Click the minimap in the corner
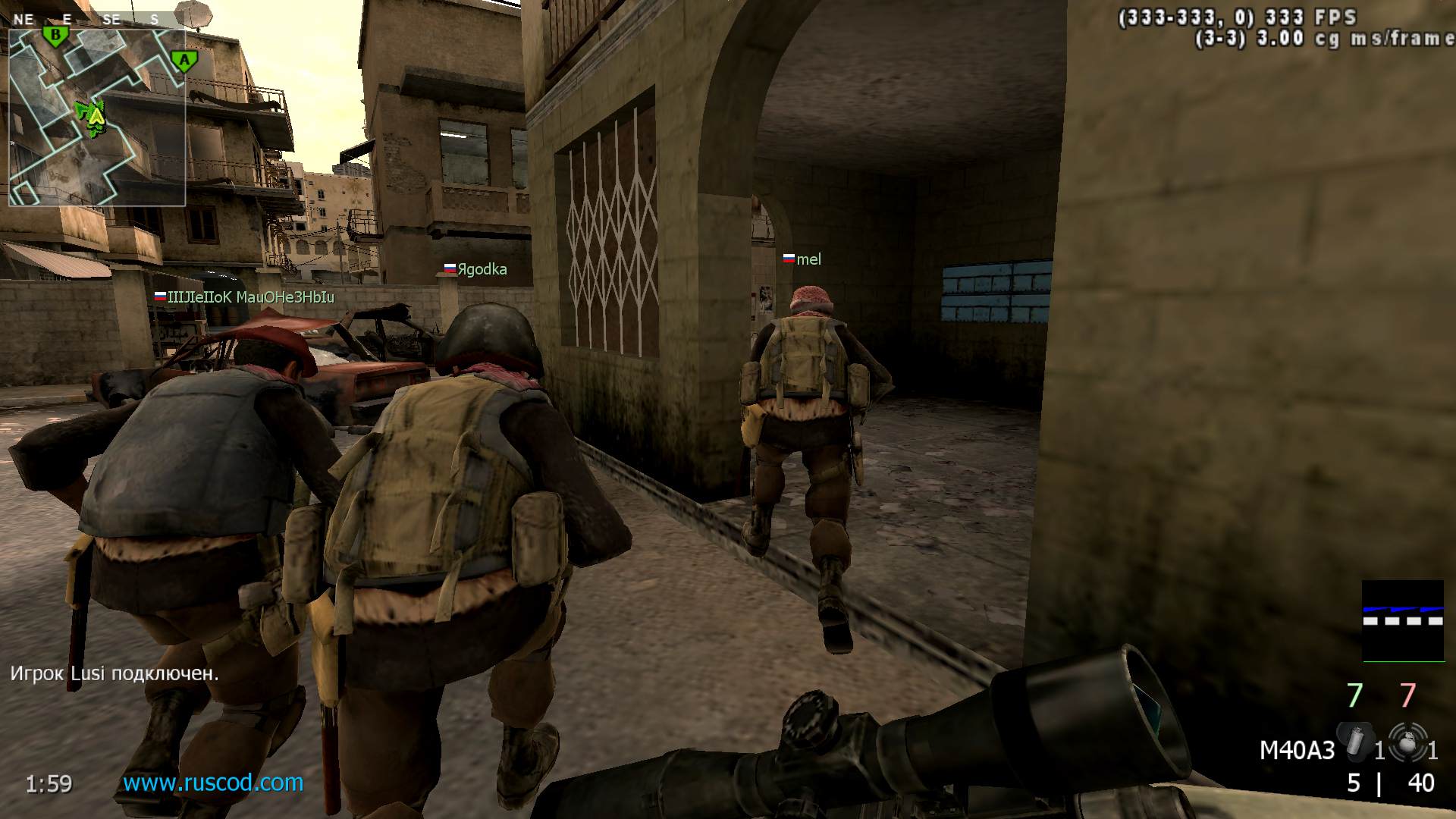The image size is (1456, 819). 97,118
